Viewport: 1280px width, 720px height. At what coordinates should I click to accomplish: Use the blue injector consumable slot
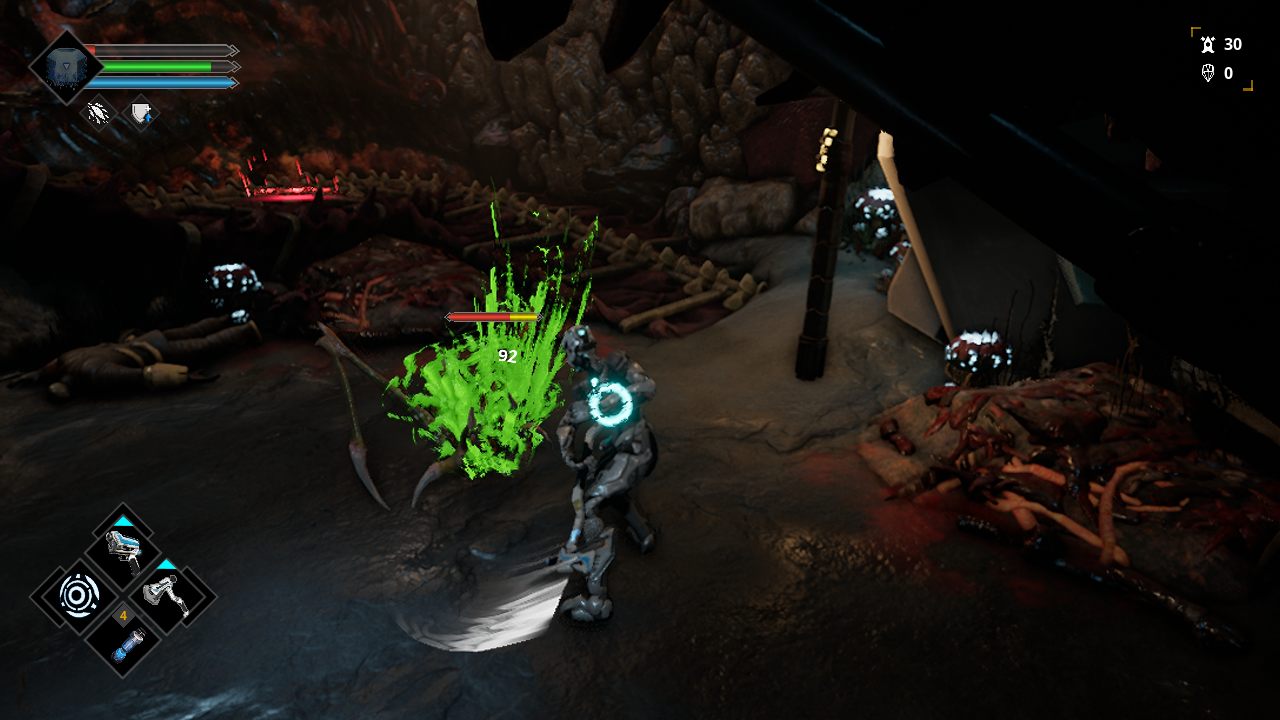coord(123,641)
